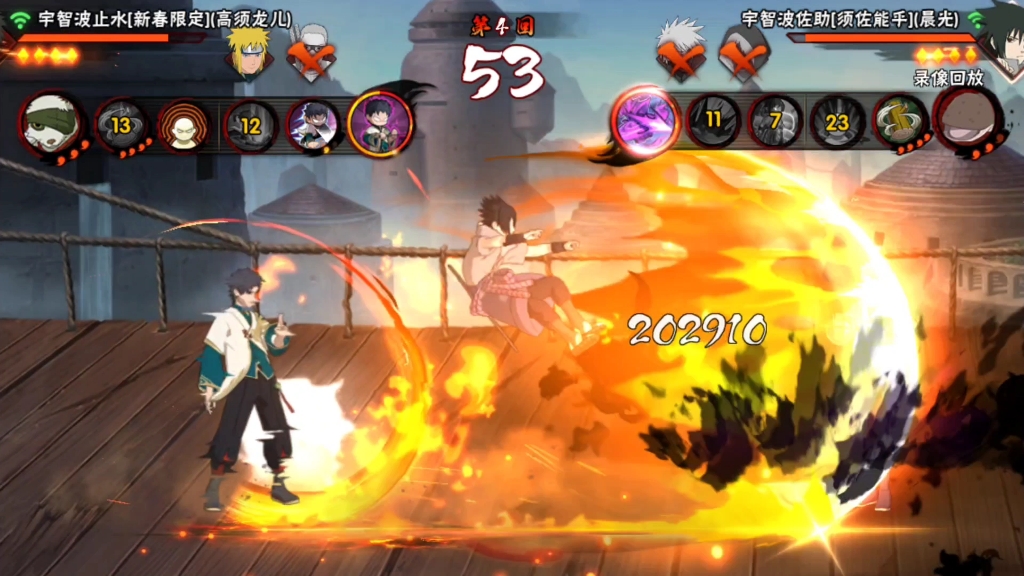Use the substitution log scroll icon
1024x576 pixels.
pyautogui.click(x=901, y=122)
